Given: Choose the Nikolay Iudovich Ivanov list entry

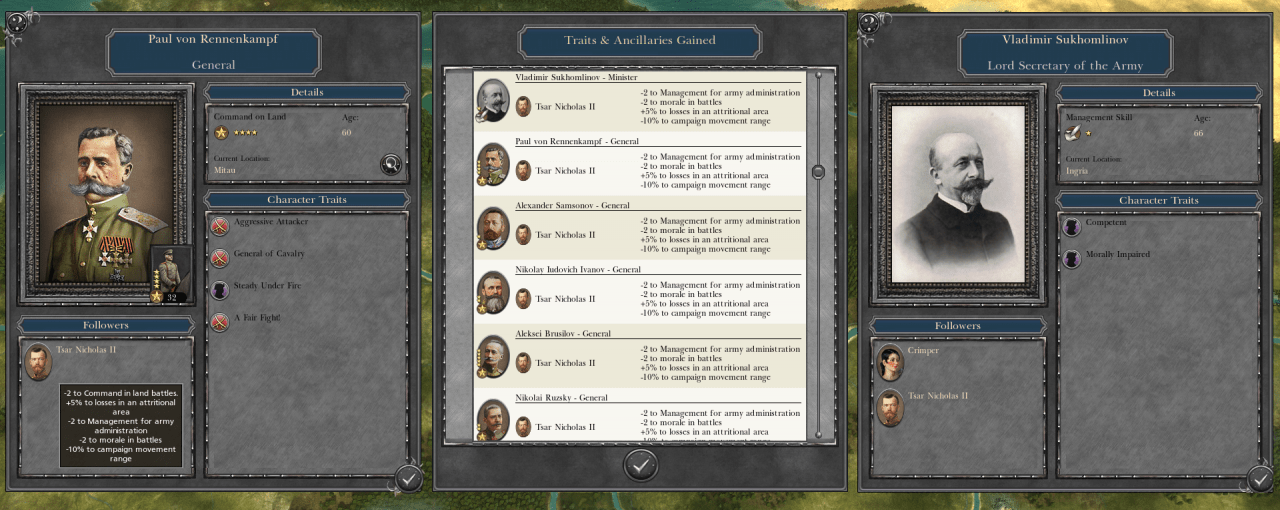Looking at the screenshot, I should point(640,293).
